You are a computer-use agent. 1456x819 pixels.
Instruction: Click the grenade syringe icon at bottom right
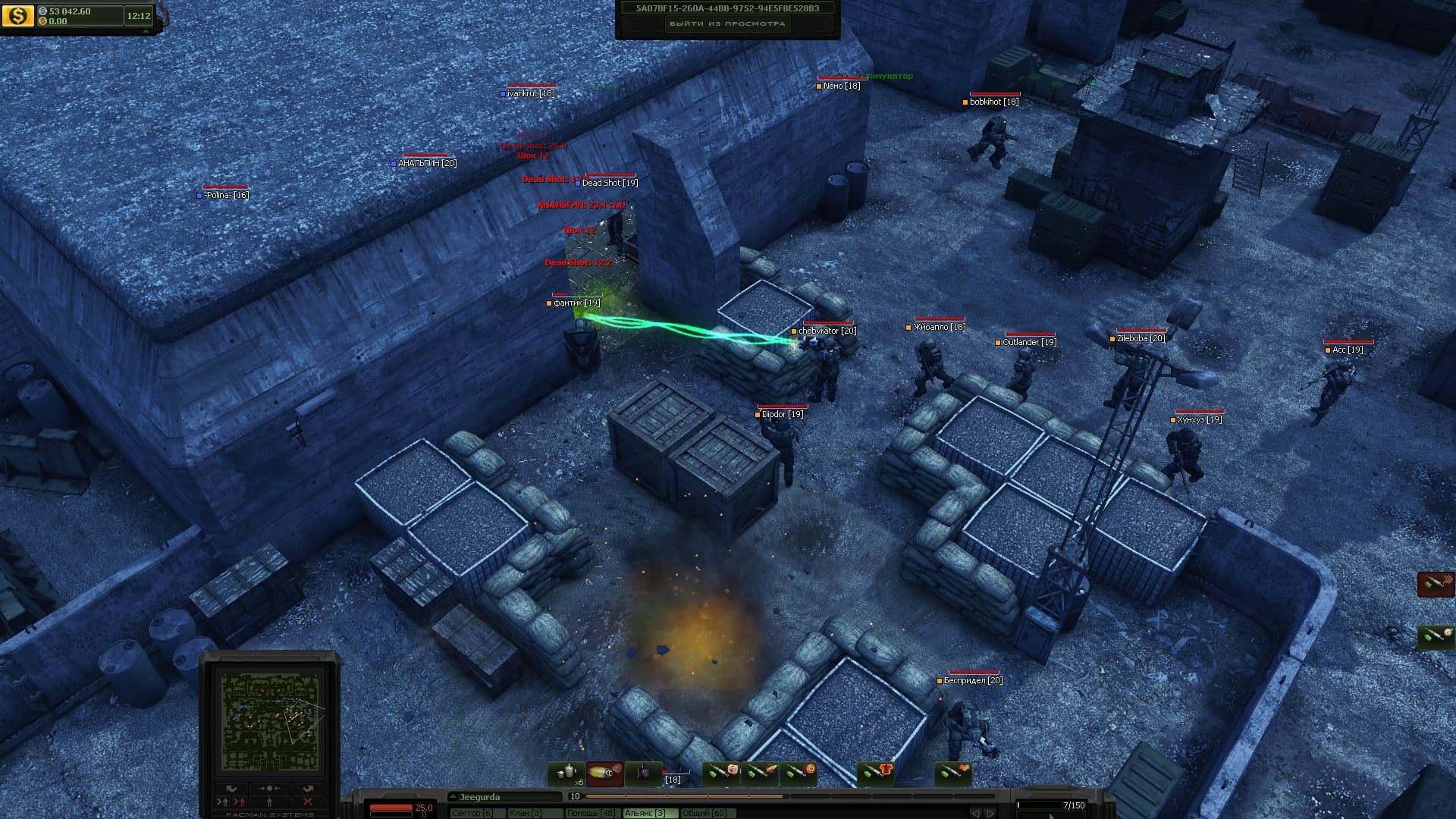(x=1436, y=635)
